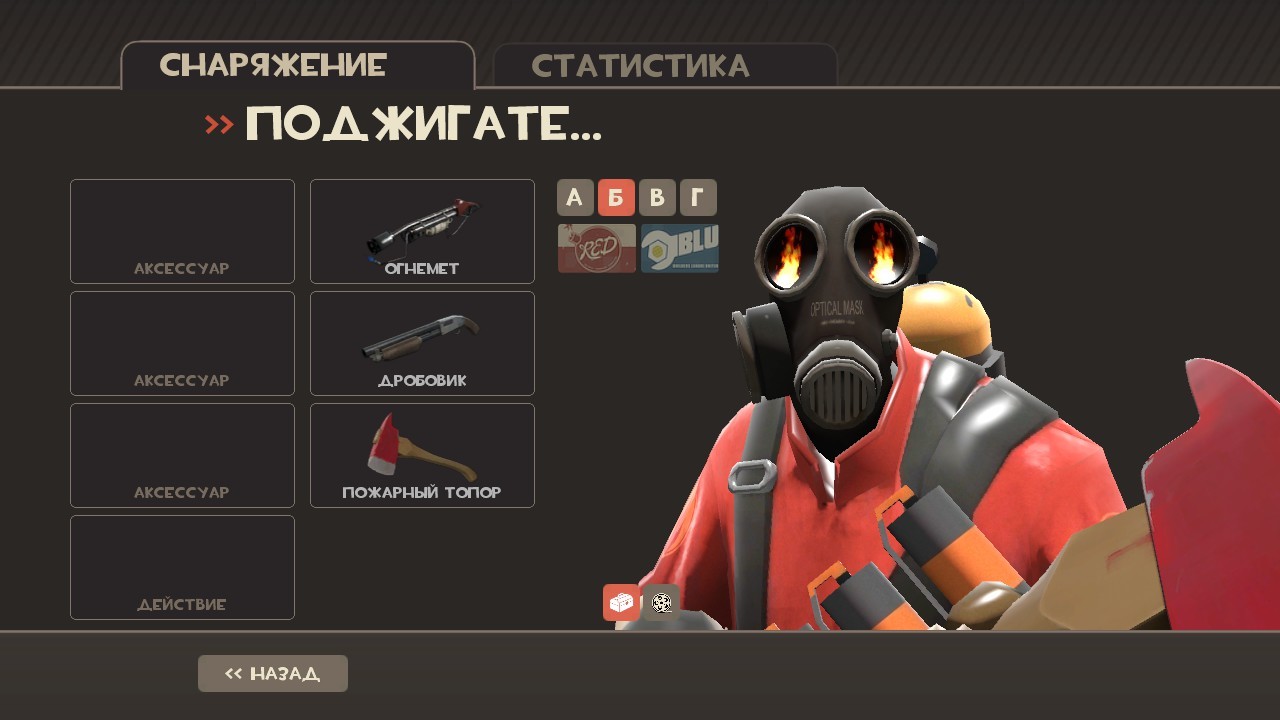
Task: Select the Shotgun weapon slot
Action: coord(421,343)
